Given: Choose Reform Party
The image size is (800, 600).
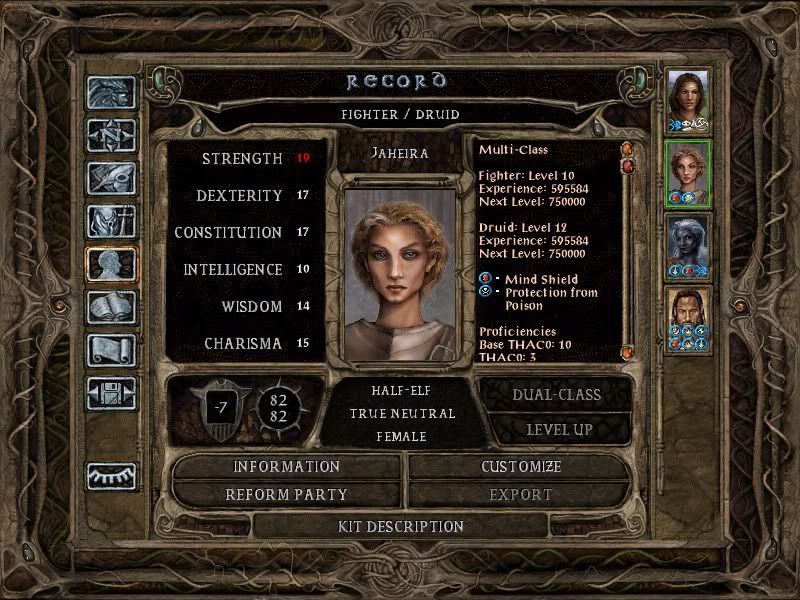Looking at the screenshot, I should point(287,494).
